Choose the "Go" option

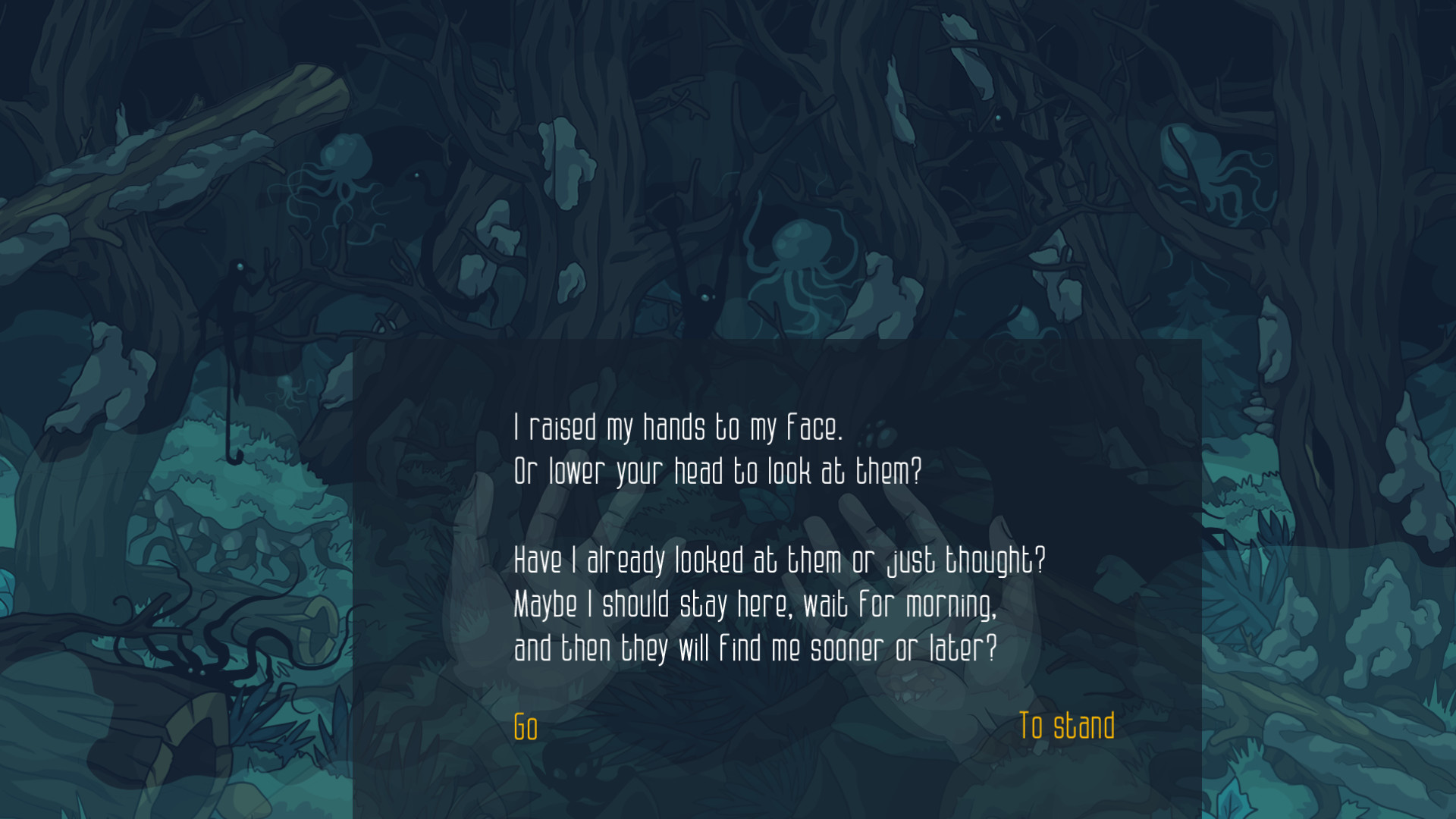pyautogui.click(x=525, y=726)
